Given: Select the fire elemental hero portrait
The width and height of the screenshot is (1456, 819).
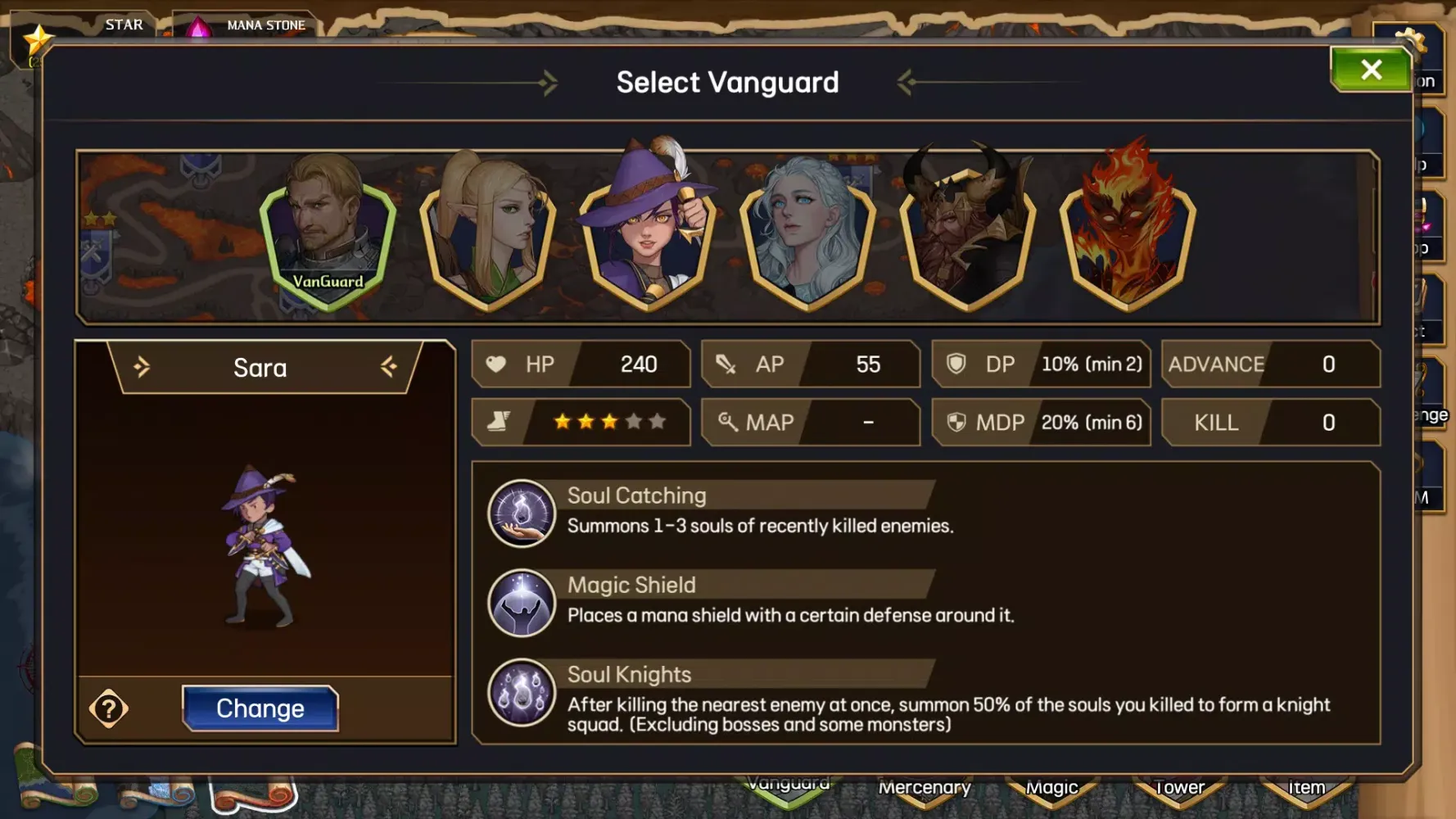Looking at the screenshot, I should (x=1128, y=233).
